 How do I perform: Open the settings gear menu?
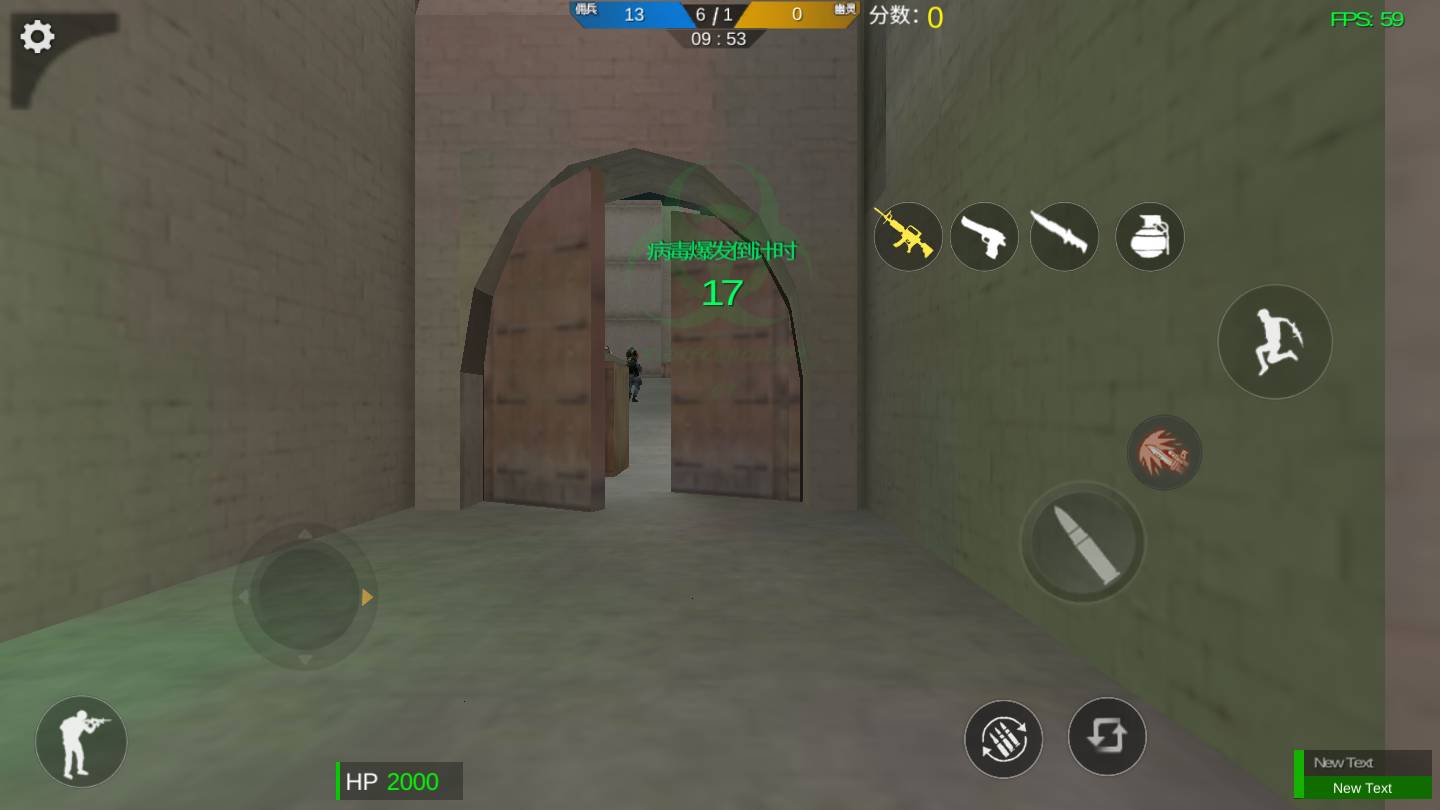click(x=36, y=36)
